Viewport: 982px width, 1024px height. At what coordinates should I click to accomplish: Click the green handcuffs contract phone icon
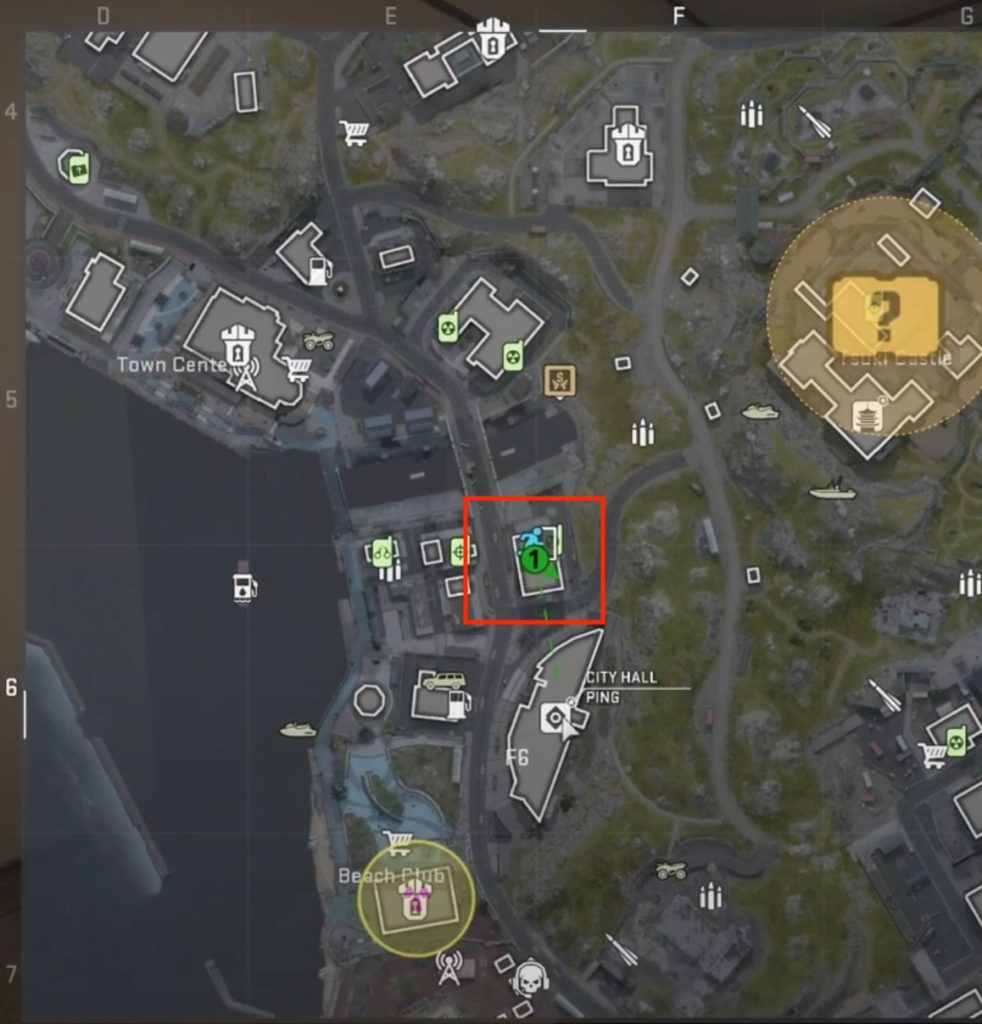[381, 551]
